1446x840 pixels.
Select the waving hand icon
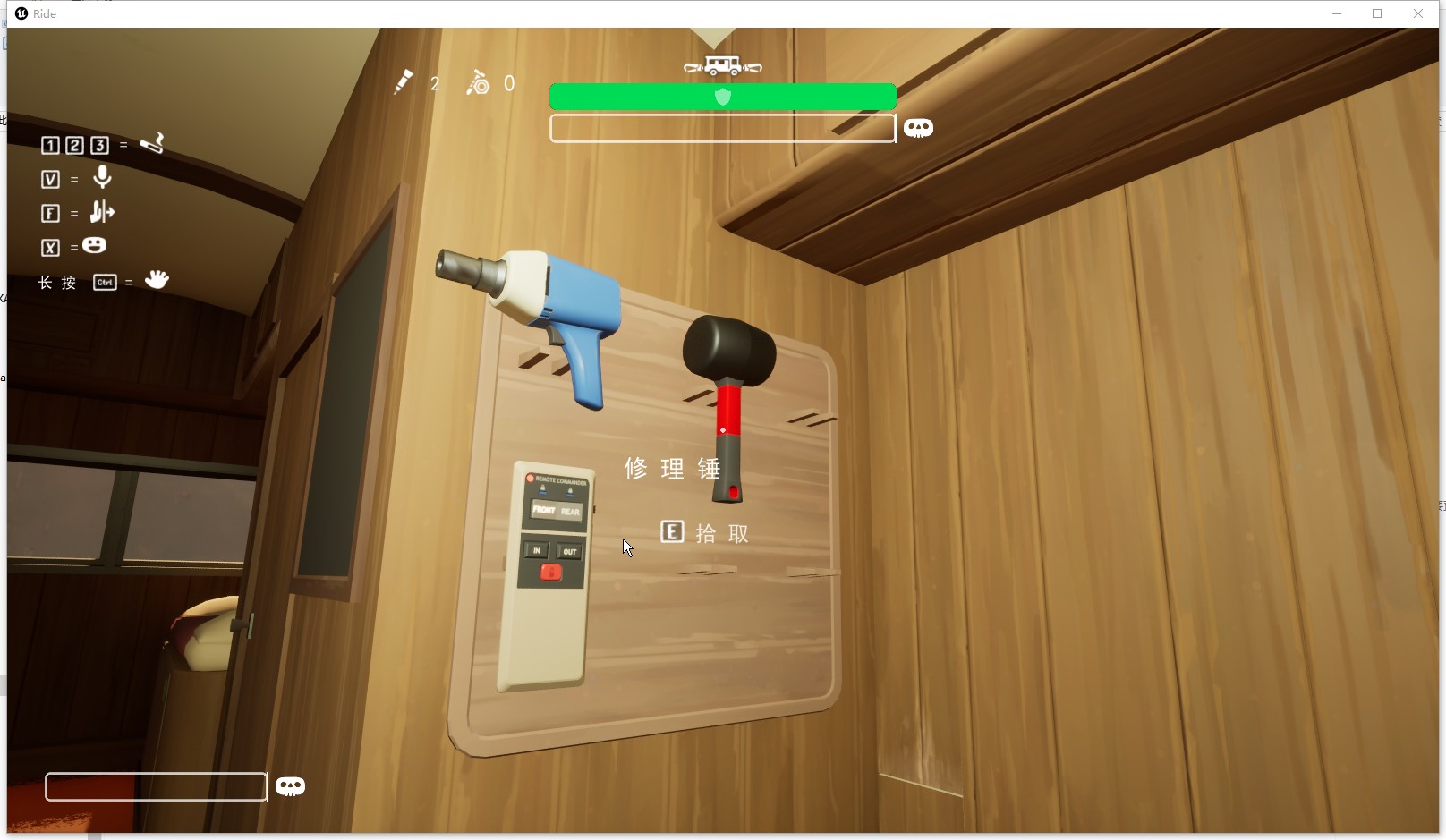pyautogui.click(x=157, y=280)
